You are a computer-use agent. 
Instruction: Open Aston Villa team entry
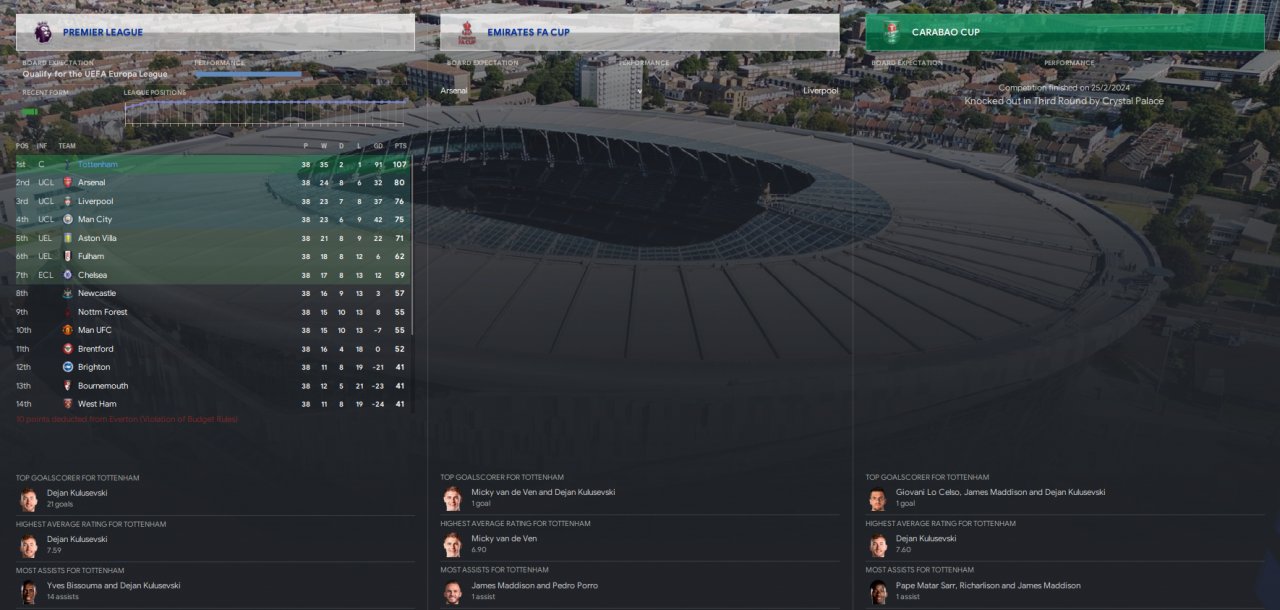coord(97,238)
